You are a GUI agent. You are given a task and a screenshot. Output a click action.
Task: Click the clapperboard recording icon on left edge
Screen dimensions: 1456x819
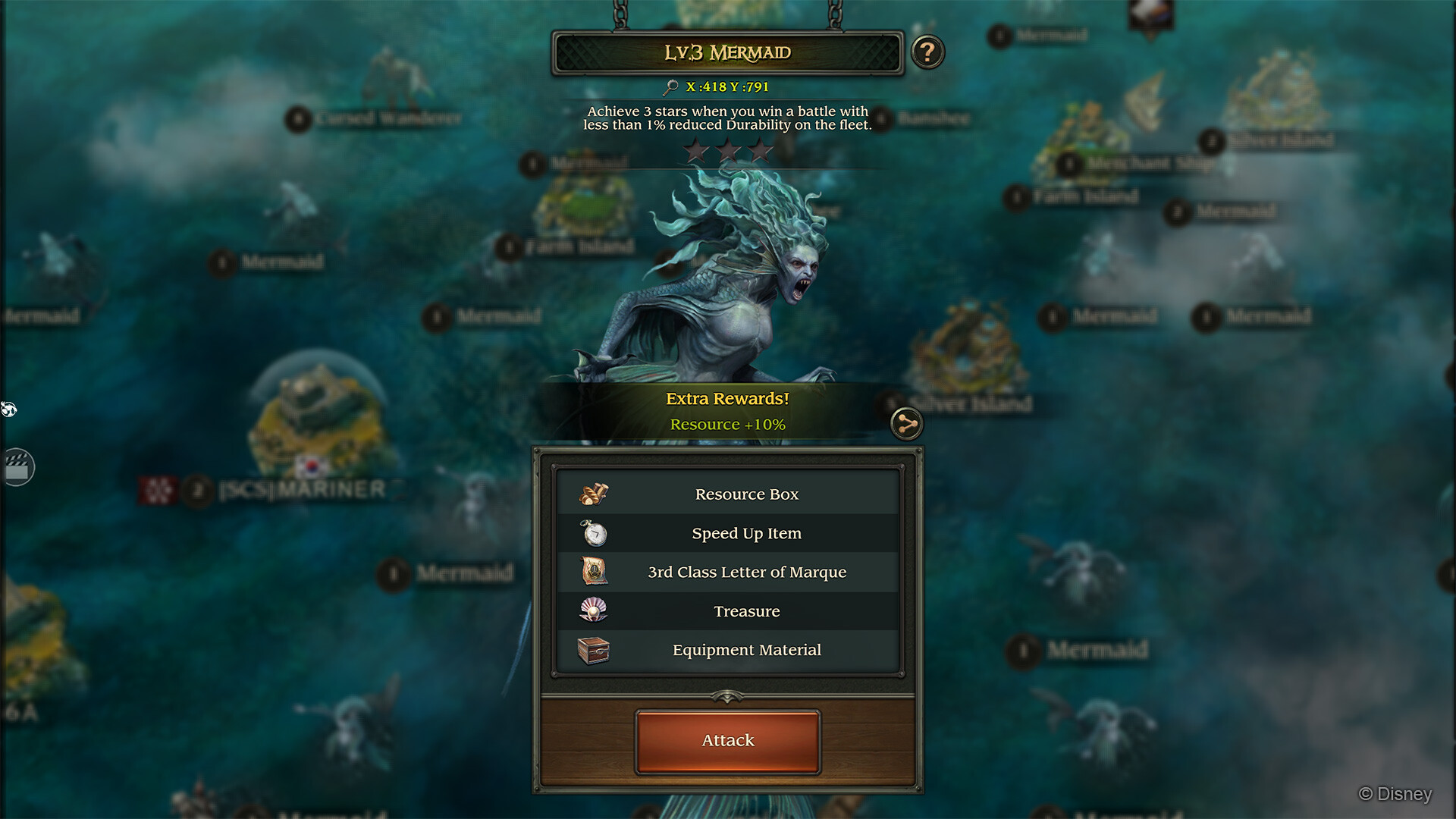click(20, 466)
